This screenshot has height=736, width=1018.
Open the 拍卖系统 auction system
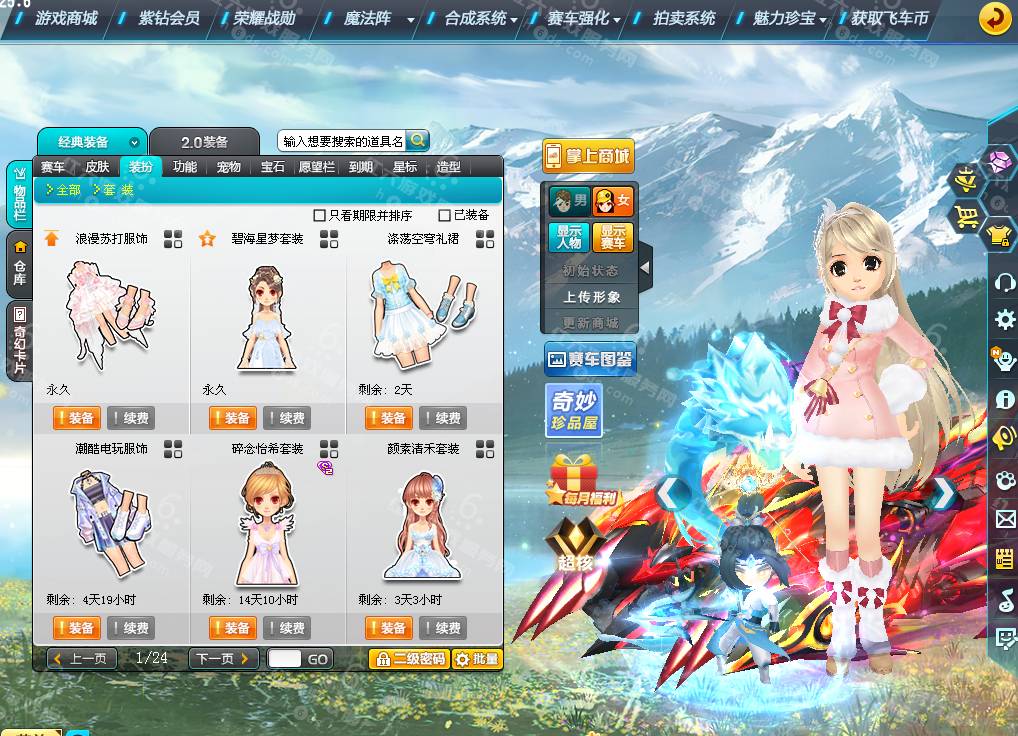(684, 18)
